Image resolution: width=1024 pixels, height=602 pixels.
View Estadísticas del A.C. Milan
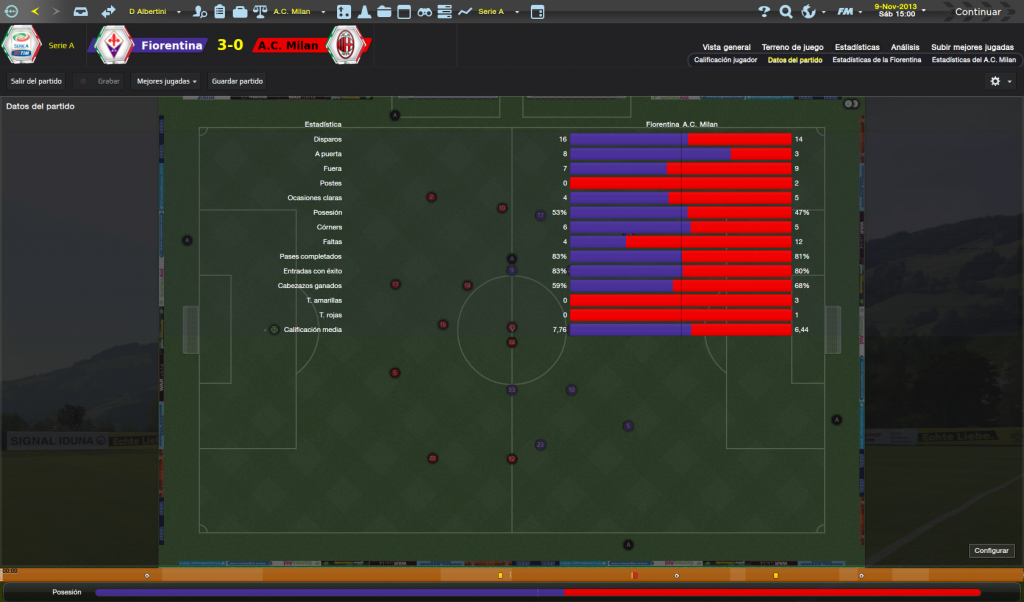973,60
